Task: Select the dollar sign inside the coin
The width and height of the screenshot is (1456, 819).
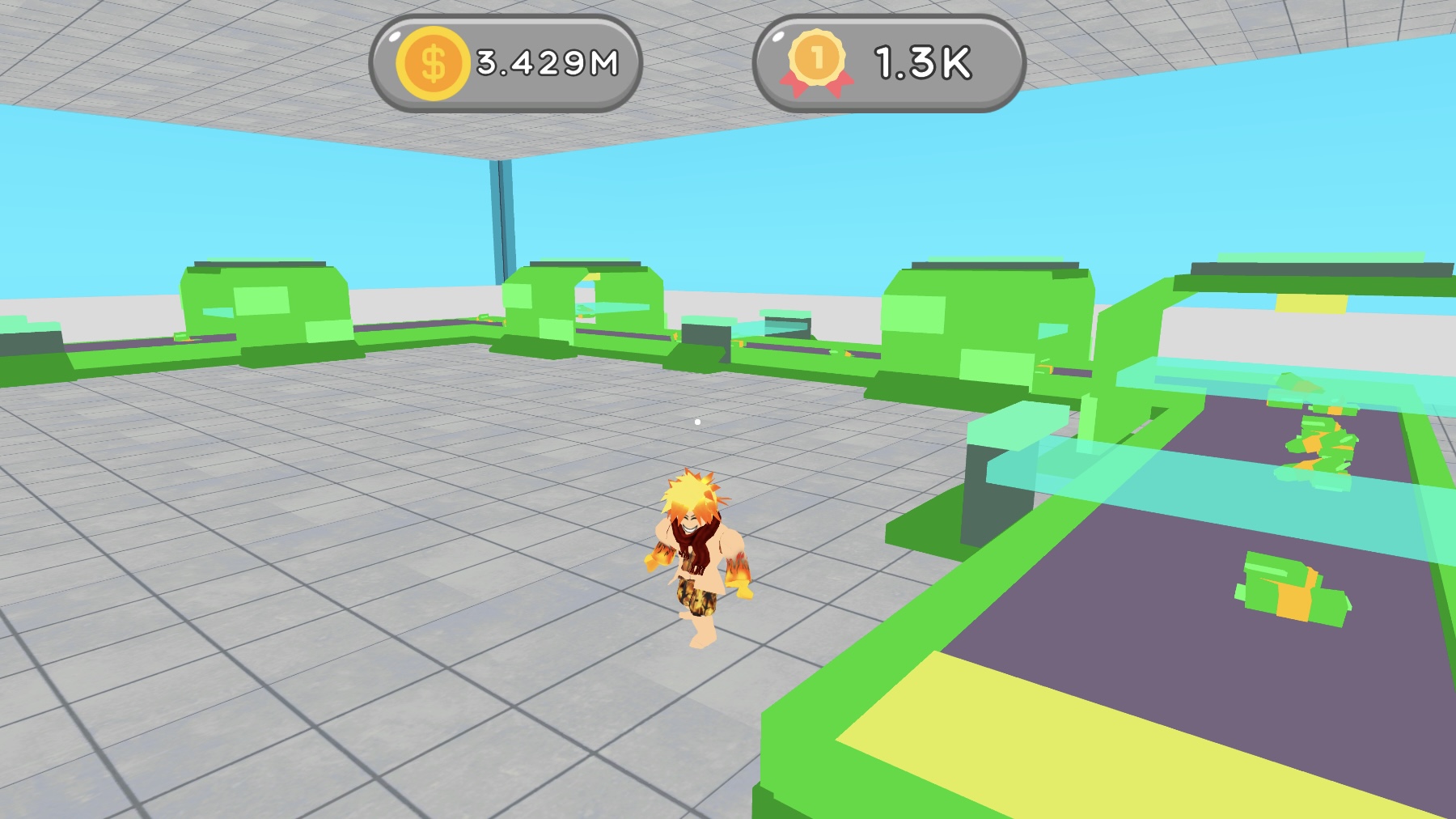Action: pyautogui.click(x=434, y=62)
